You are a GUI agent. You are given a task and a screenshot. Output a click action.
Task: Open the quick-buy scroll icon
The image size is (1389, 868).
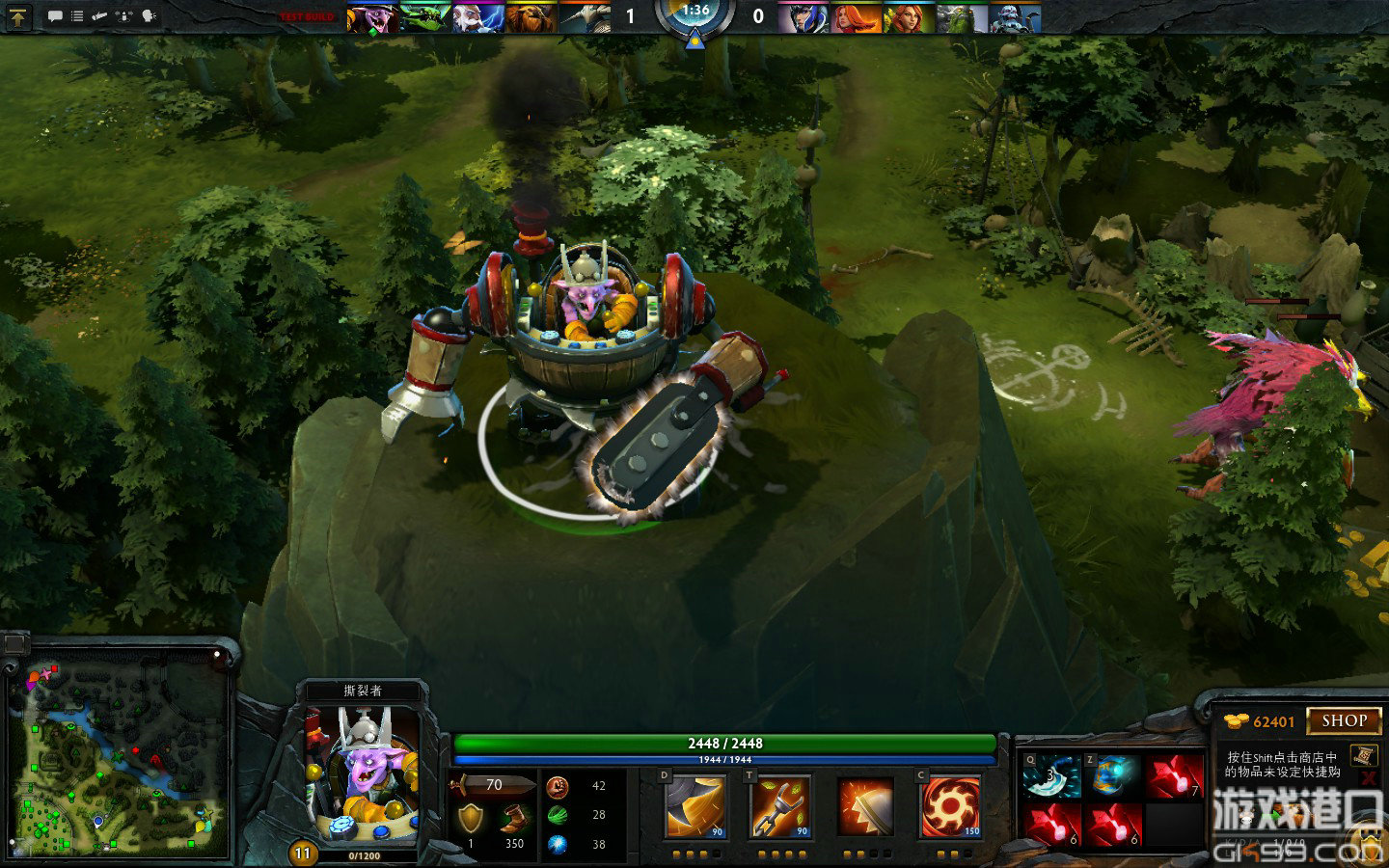pos(1364,755)
